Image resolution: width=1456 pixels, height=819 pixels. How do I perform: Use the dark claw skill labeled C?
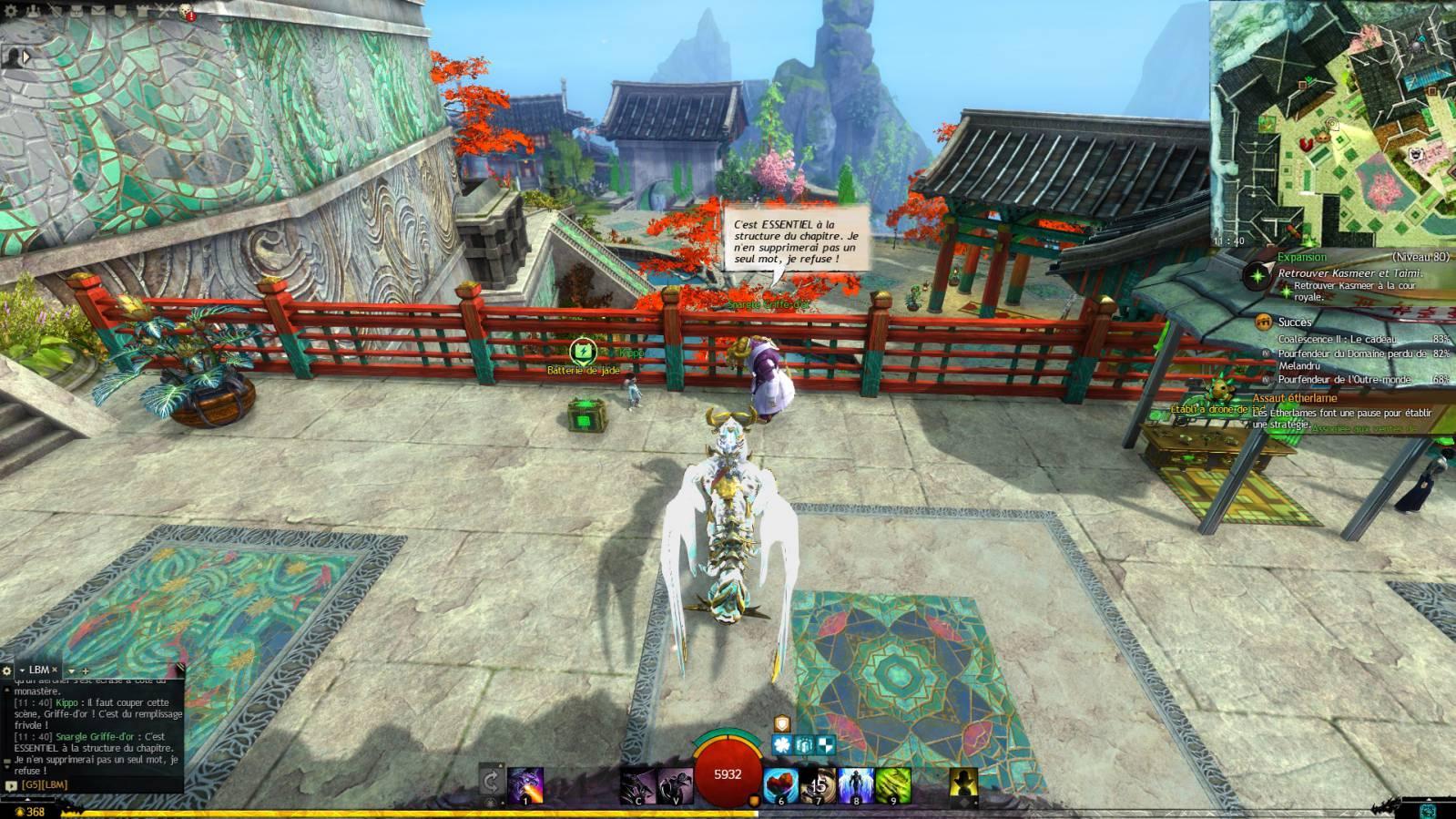coord(637,785)
